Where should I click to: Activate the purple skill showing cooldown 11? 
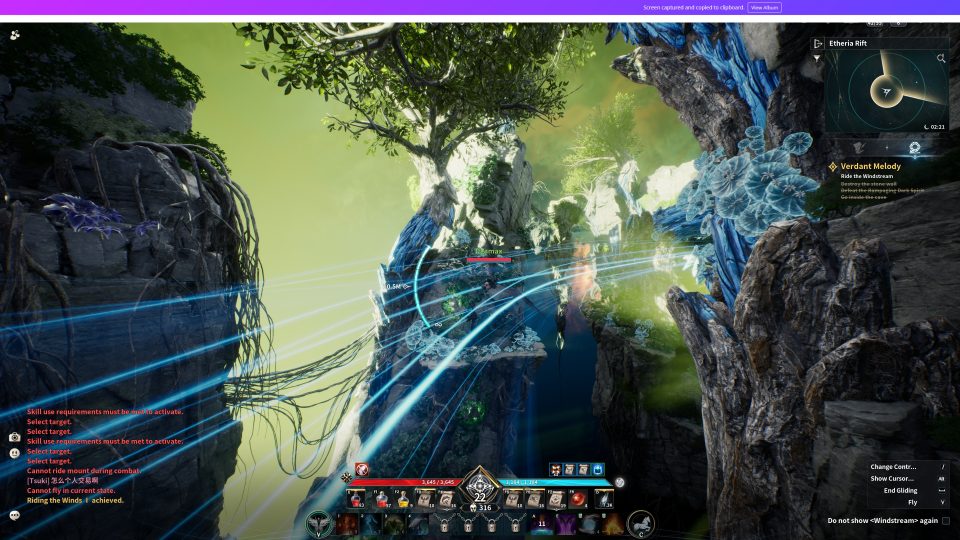[x=542, y=524]
